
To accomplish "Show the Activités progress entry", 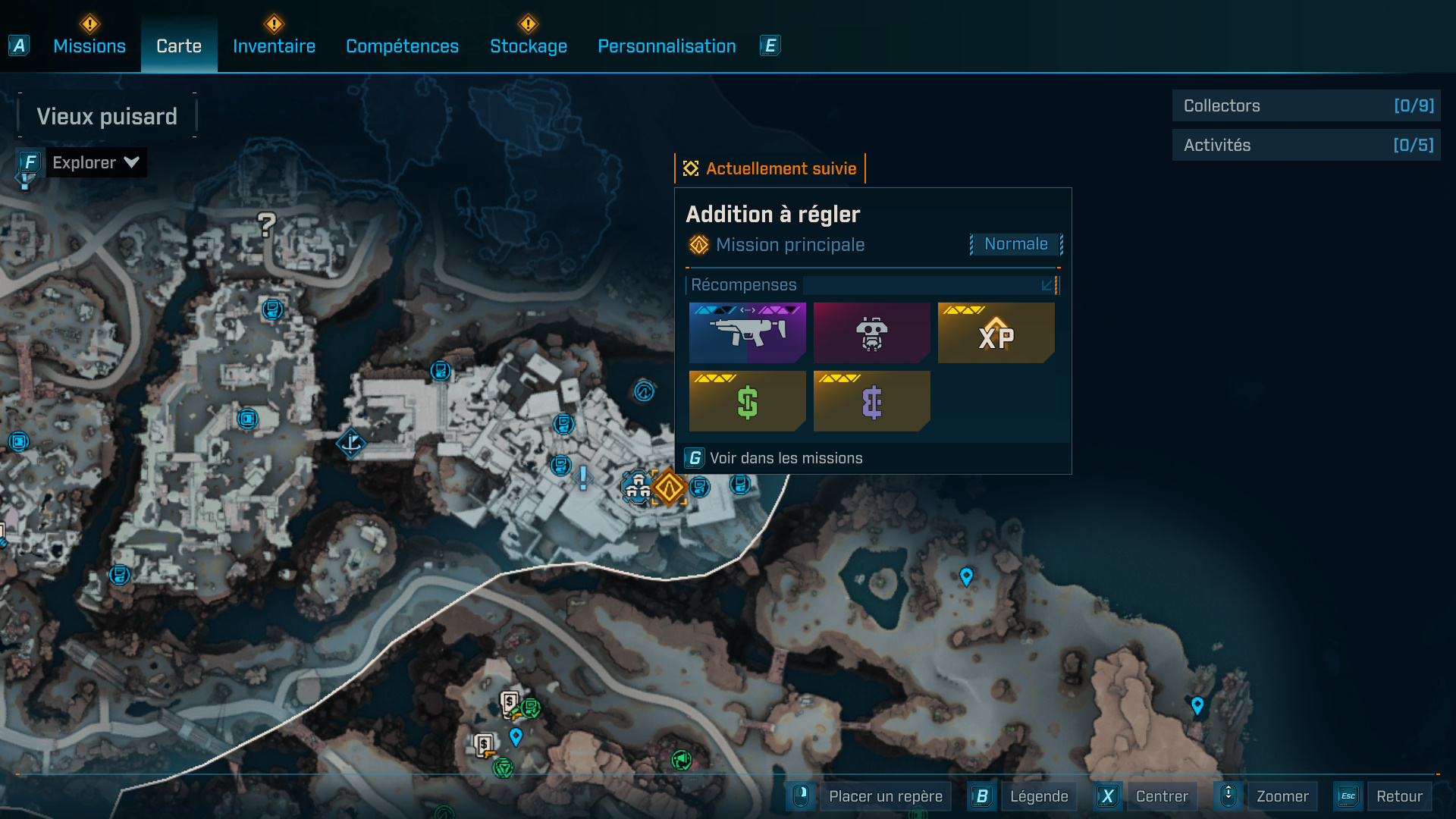I will [x=1306, y=145].
